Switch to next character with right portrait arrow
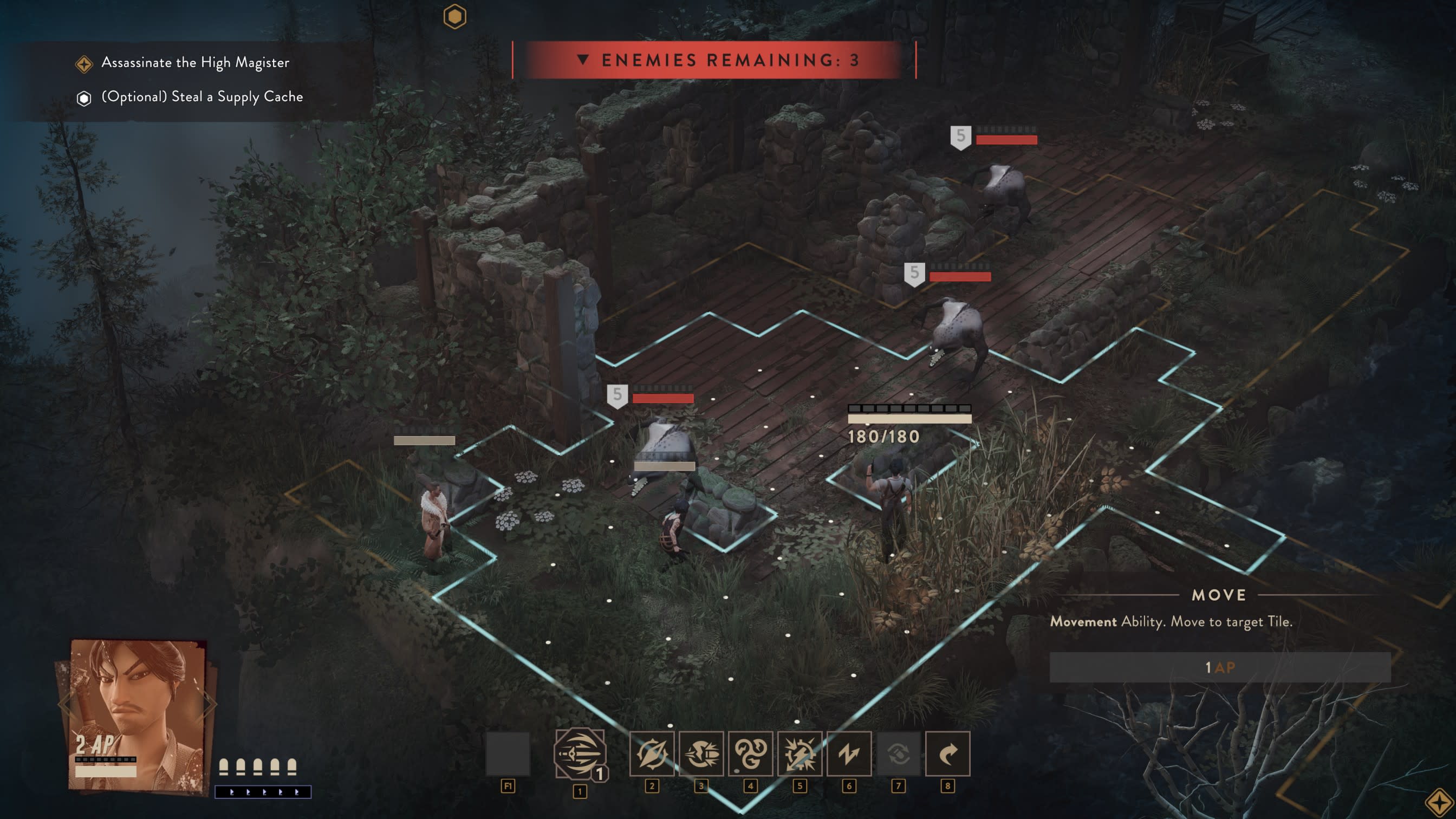 click(x=210, y=704)
